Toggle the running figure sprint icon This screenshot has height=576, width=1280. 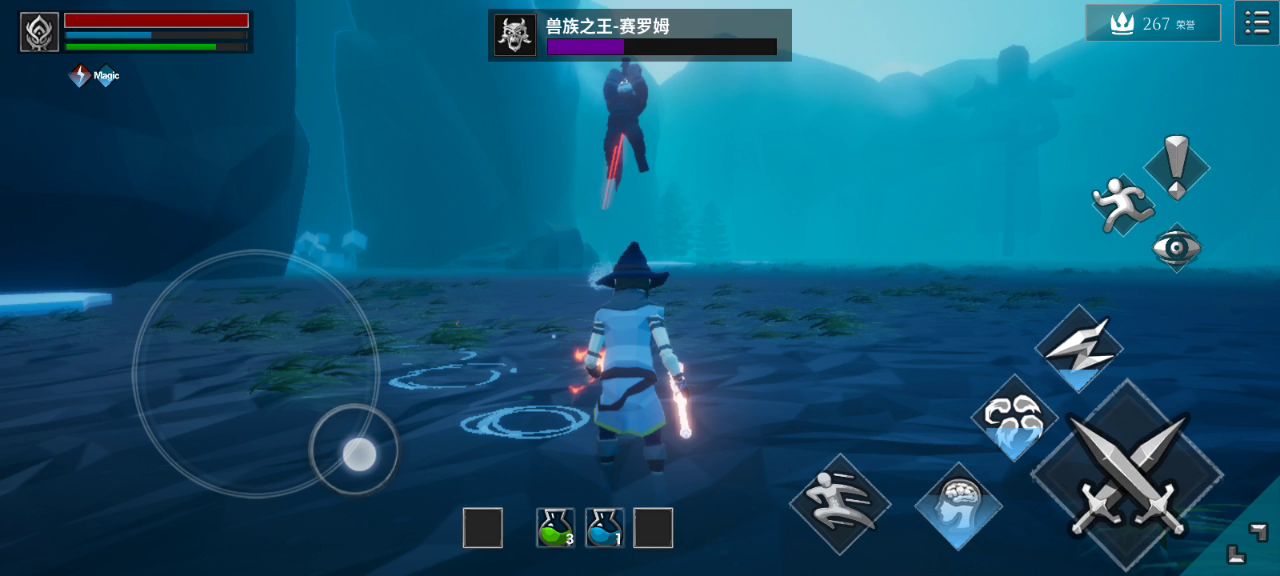pyautogui.click(x=1120, y=206)
